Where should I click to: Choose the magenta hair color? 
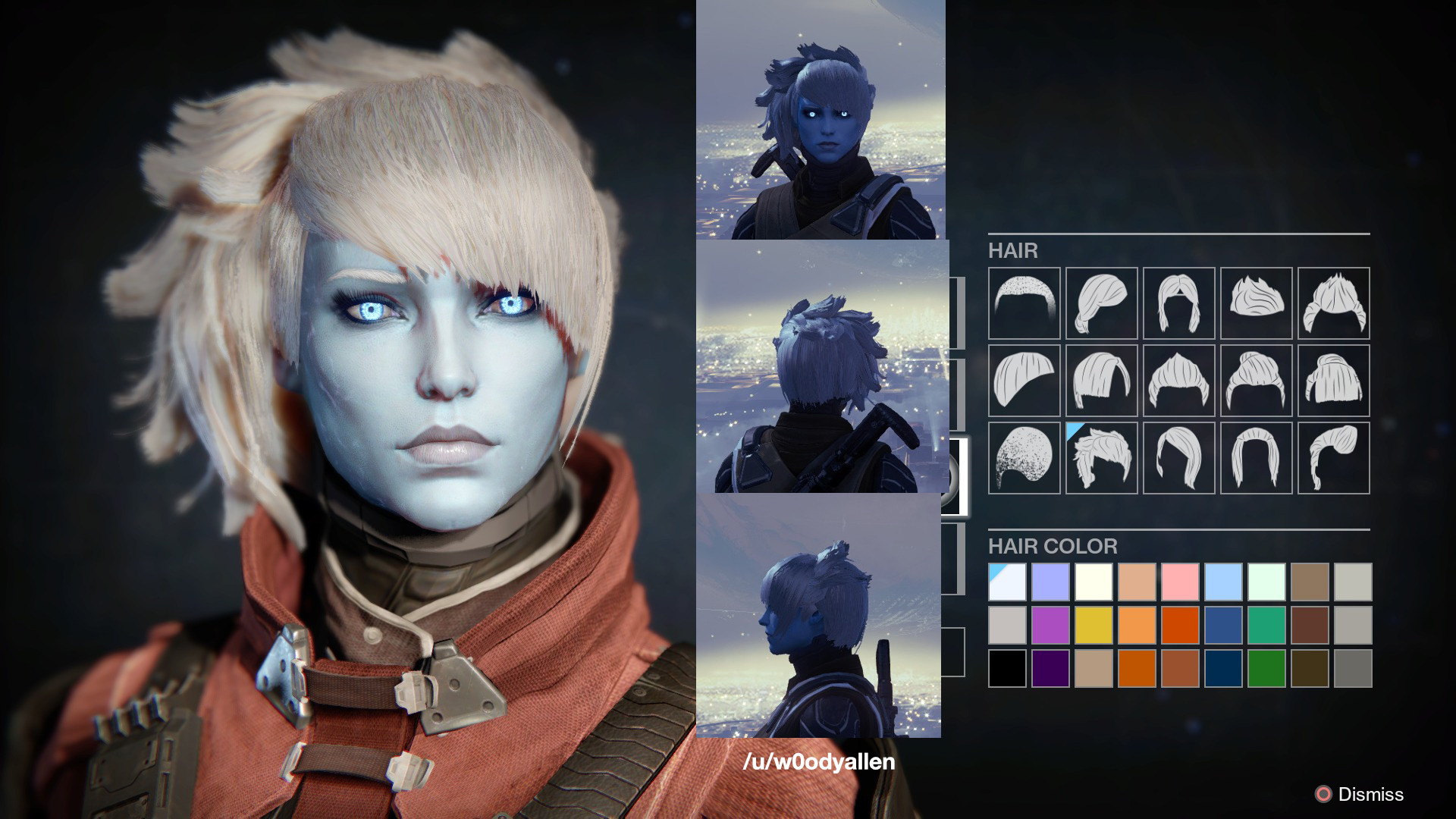(1050, 625)
